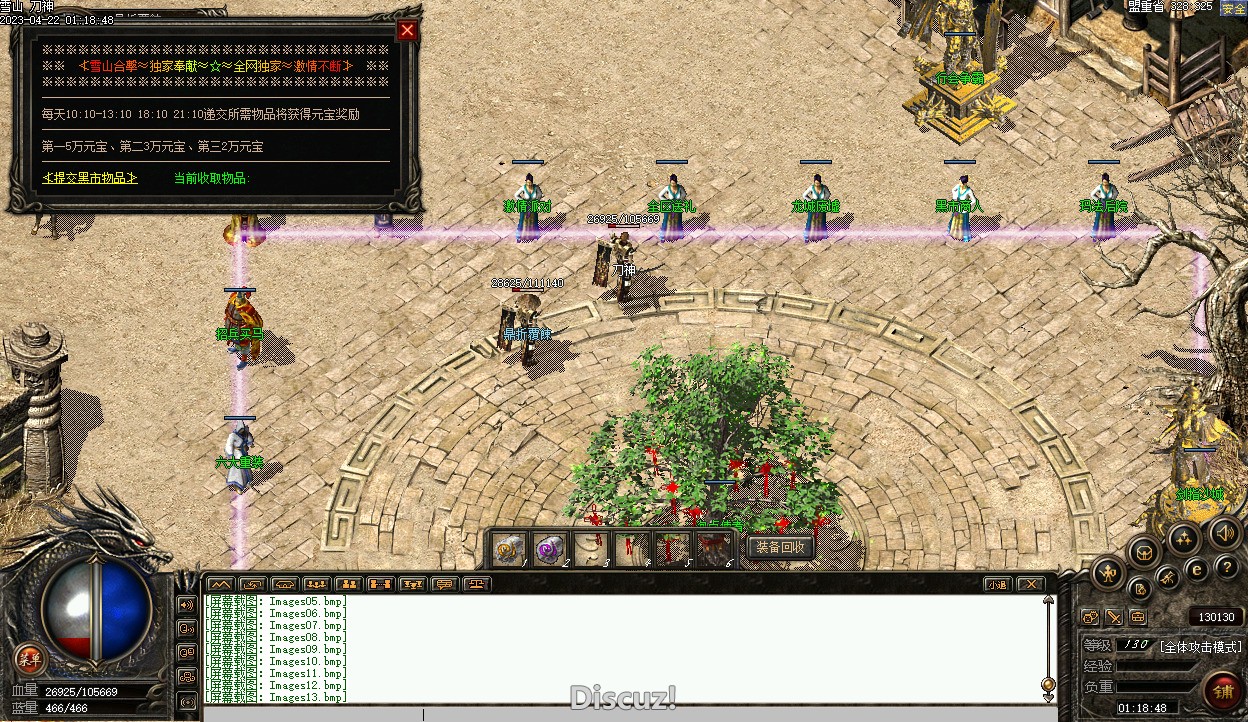This screenshot has height=722, width=1248.
Task: Close the black market dialog with the red X
Action: pos(406,31)
